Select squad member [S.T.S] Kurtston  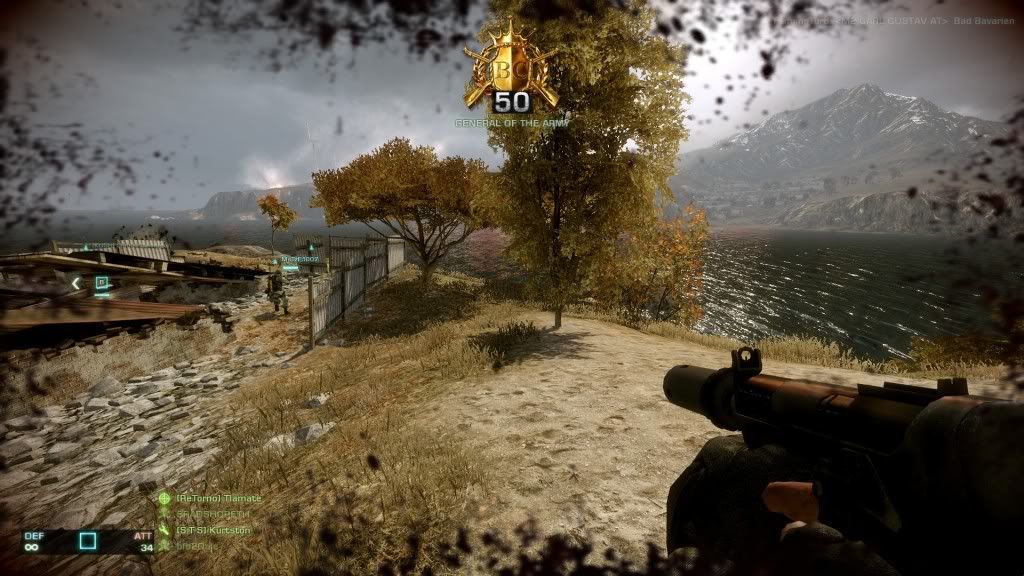point(213,529)
